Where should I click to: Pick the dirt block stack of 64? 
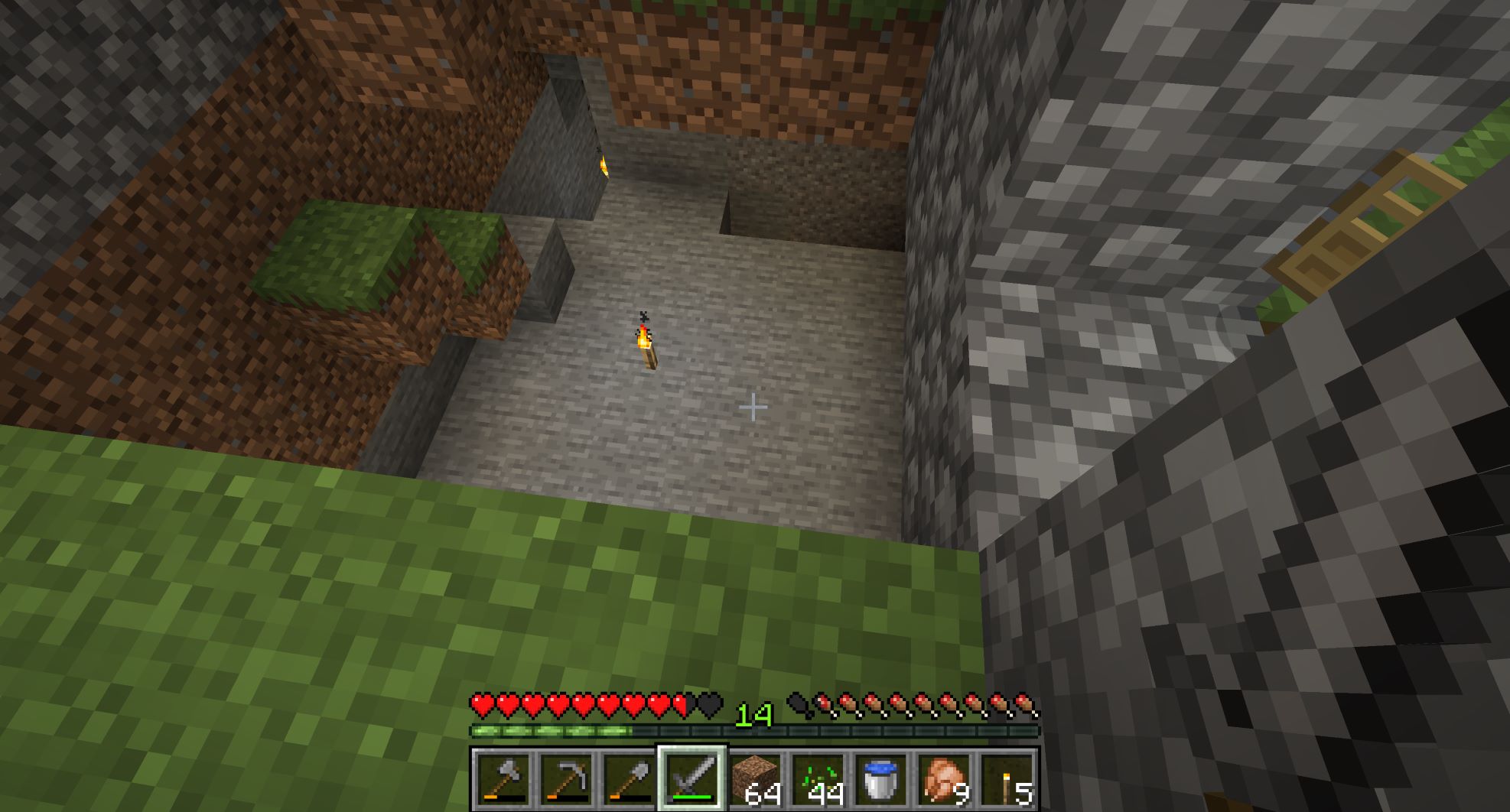[754, 779]
